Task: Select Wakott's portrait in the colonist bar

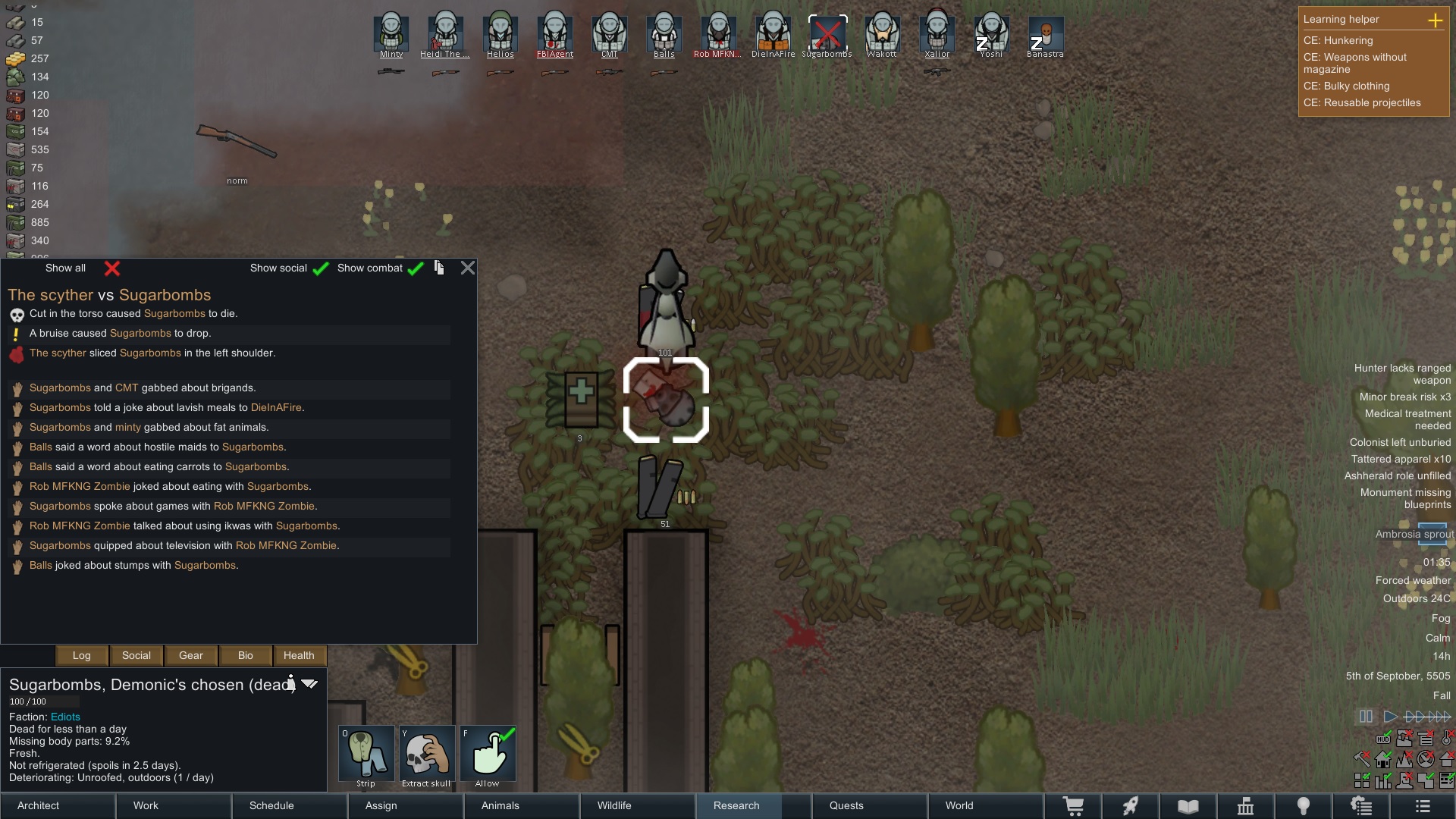Action: pyautogui.click(x=882, y=34)
